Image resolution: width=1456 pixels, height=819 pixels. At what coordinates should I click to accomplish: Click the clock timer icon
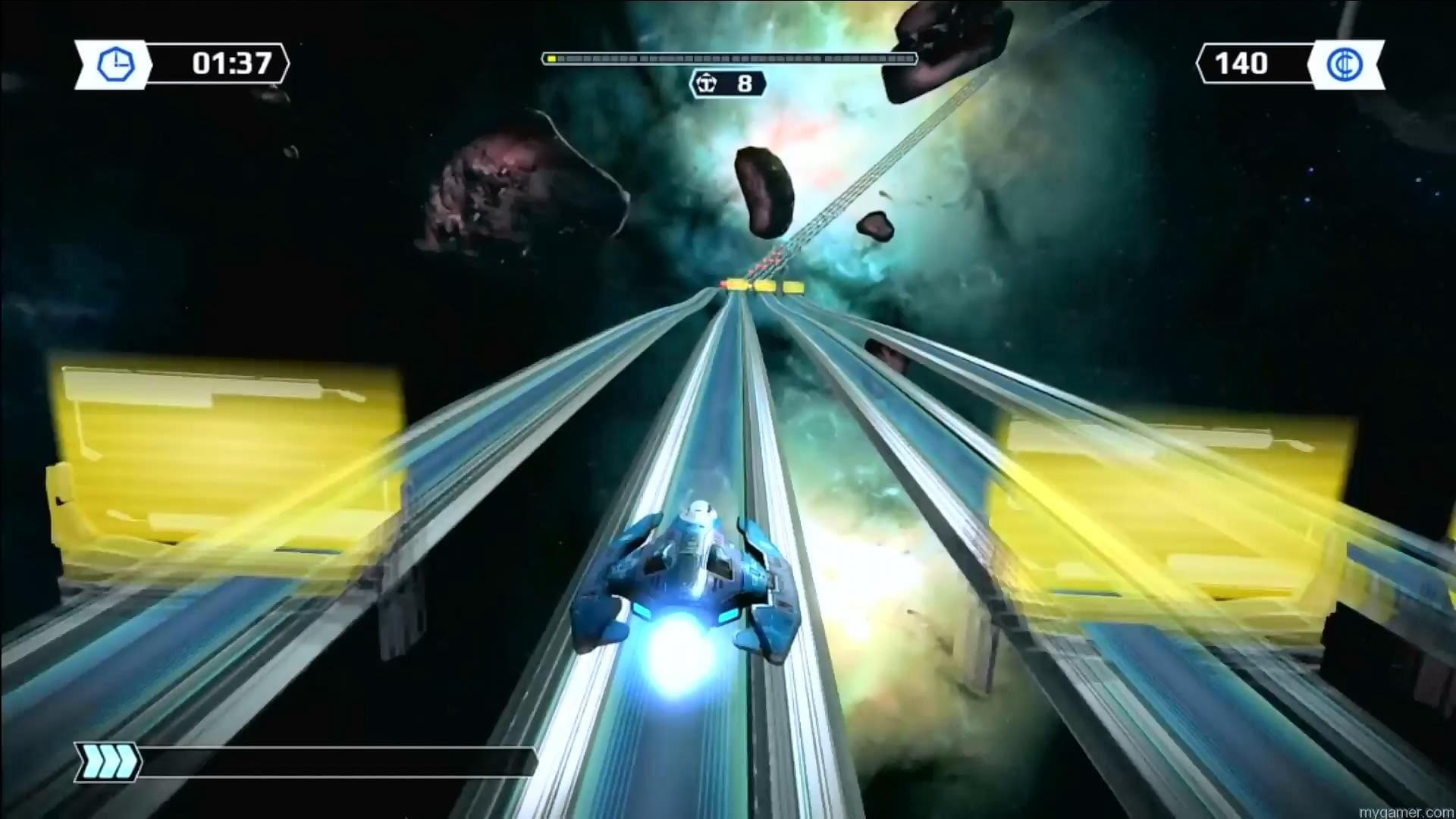(115, 64)
